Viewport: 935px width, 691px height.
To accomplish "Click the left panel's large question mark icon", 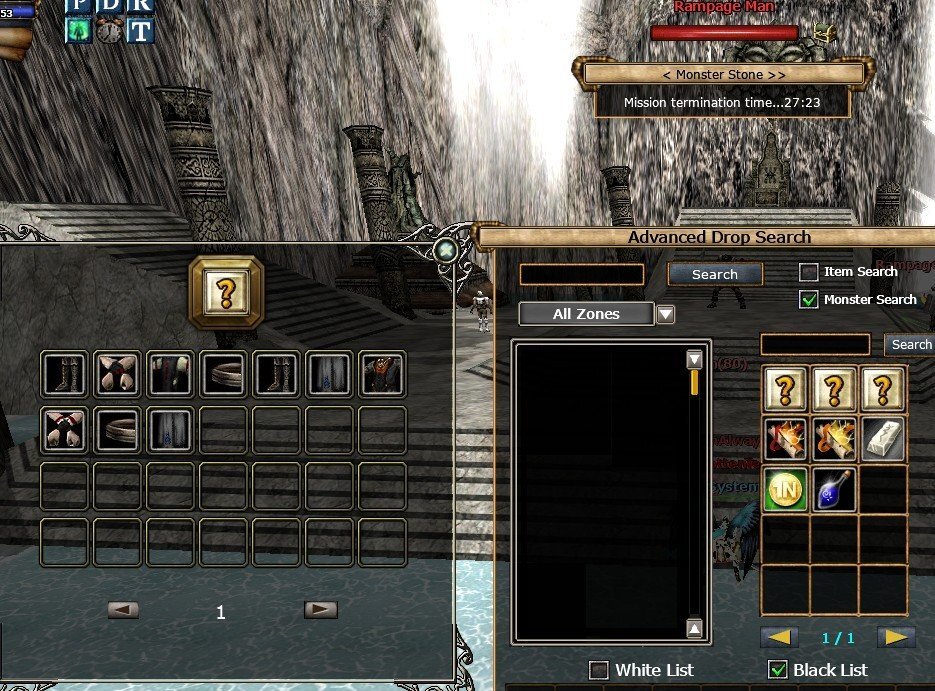I will pos(226,291).
